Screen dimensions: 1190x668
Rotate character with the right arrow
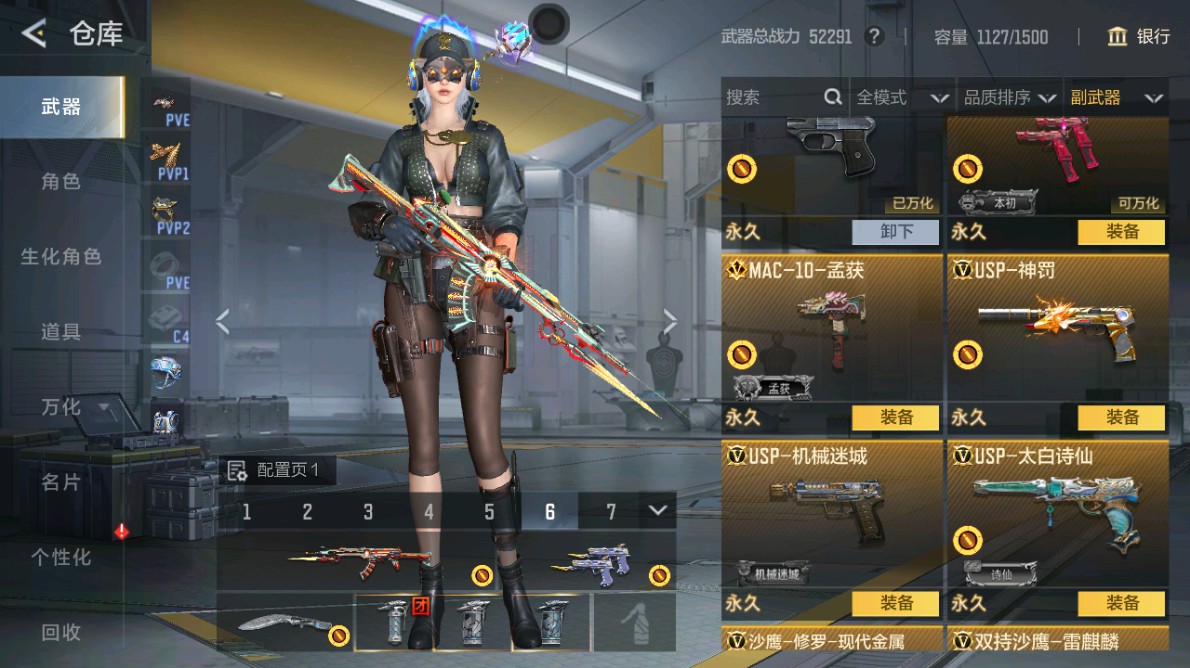point(670,321)
